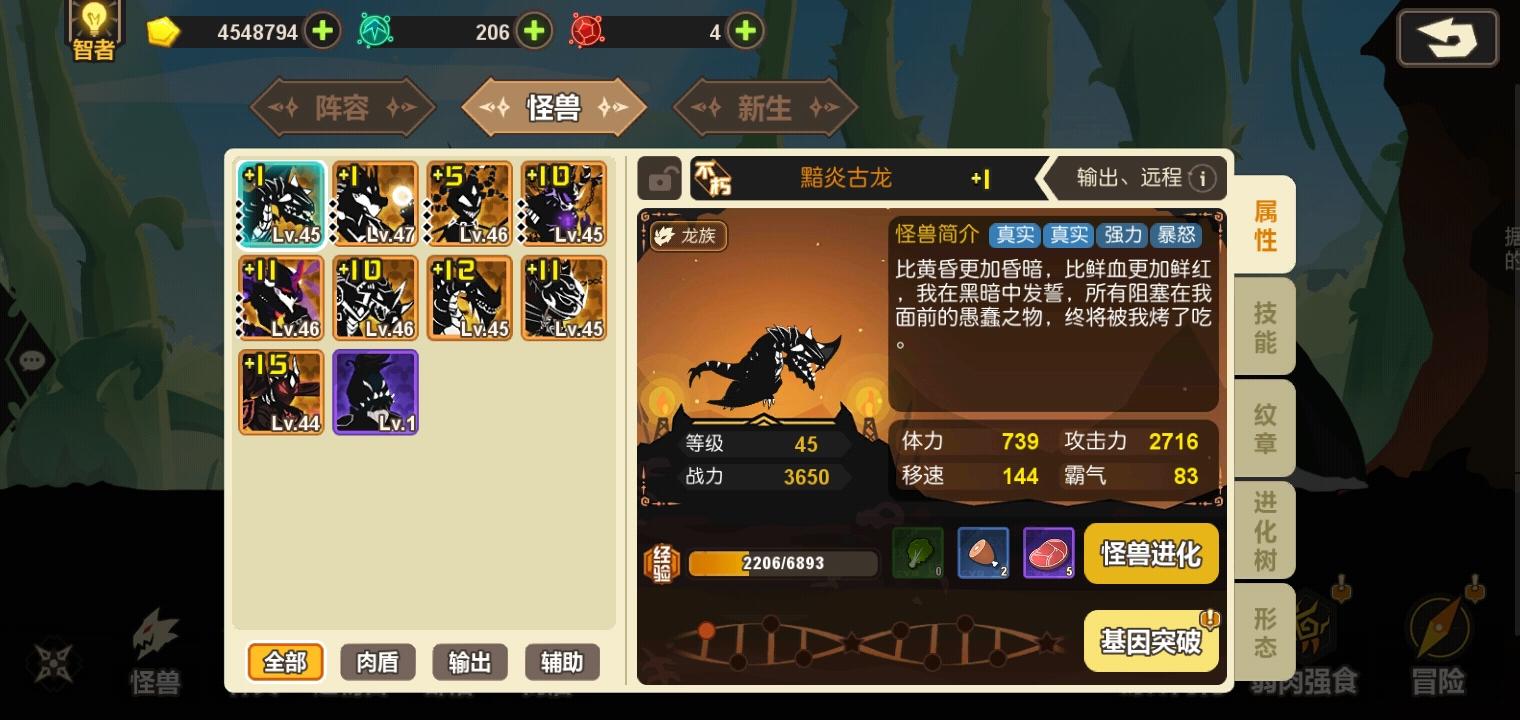Viewport: 1520px width, 720px height.
Task: Open the 进化树 evolution tree panel
Action: pyautogui.click(x=1263, y=530)
